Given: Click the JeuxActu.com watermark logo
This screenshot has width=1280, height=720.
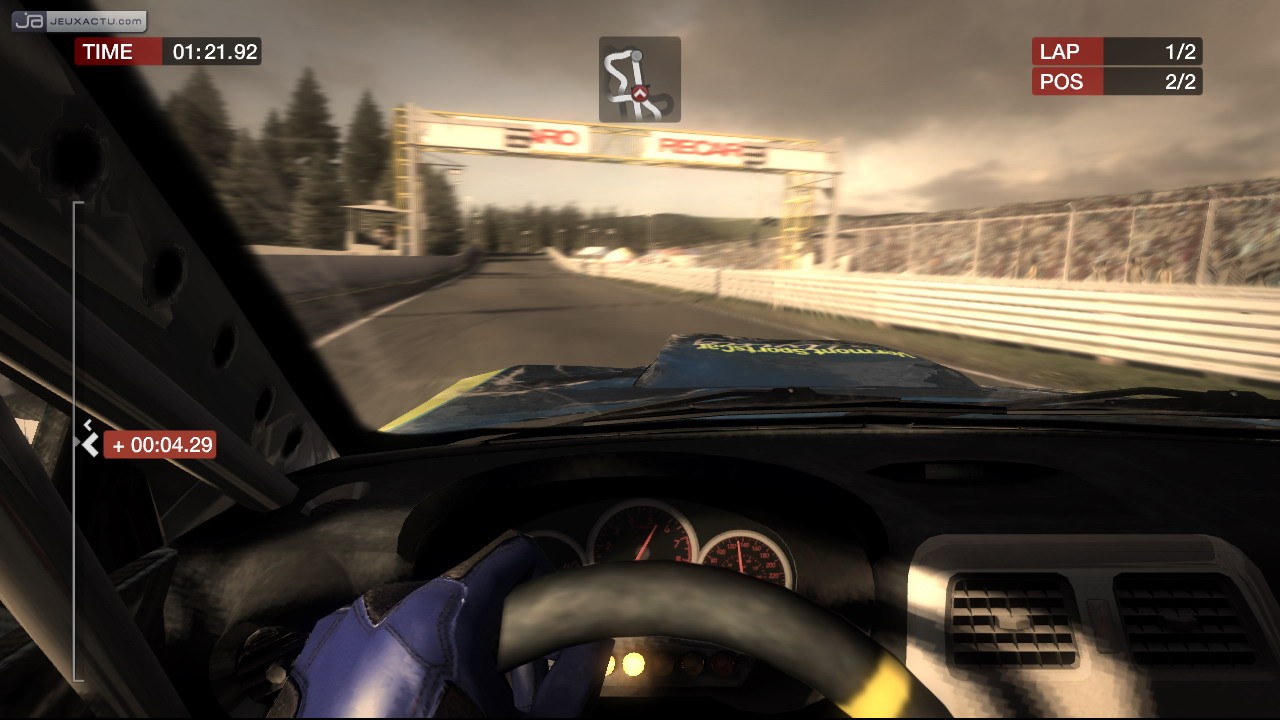Looking at the screenshot, I should pyautogui.click(x=79, y=20).
